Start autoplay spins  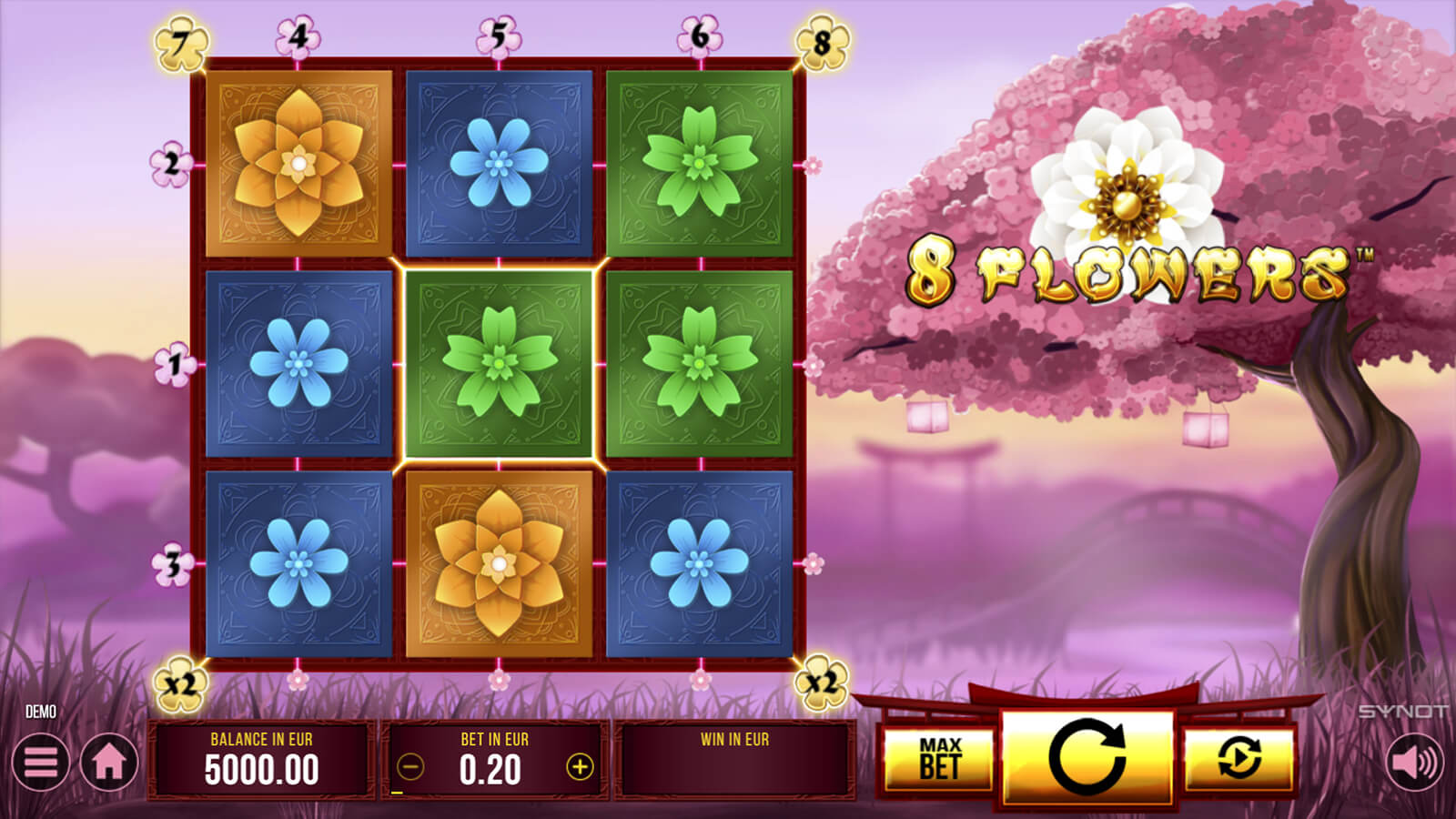(x=1239, y=759)
